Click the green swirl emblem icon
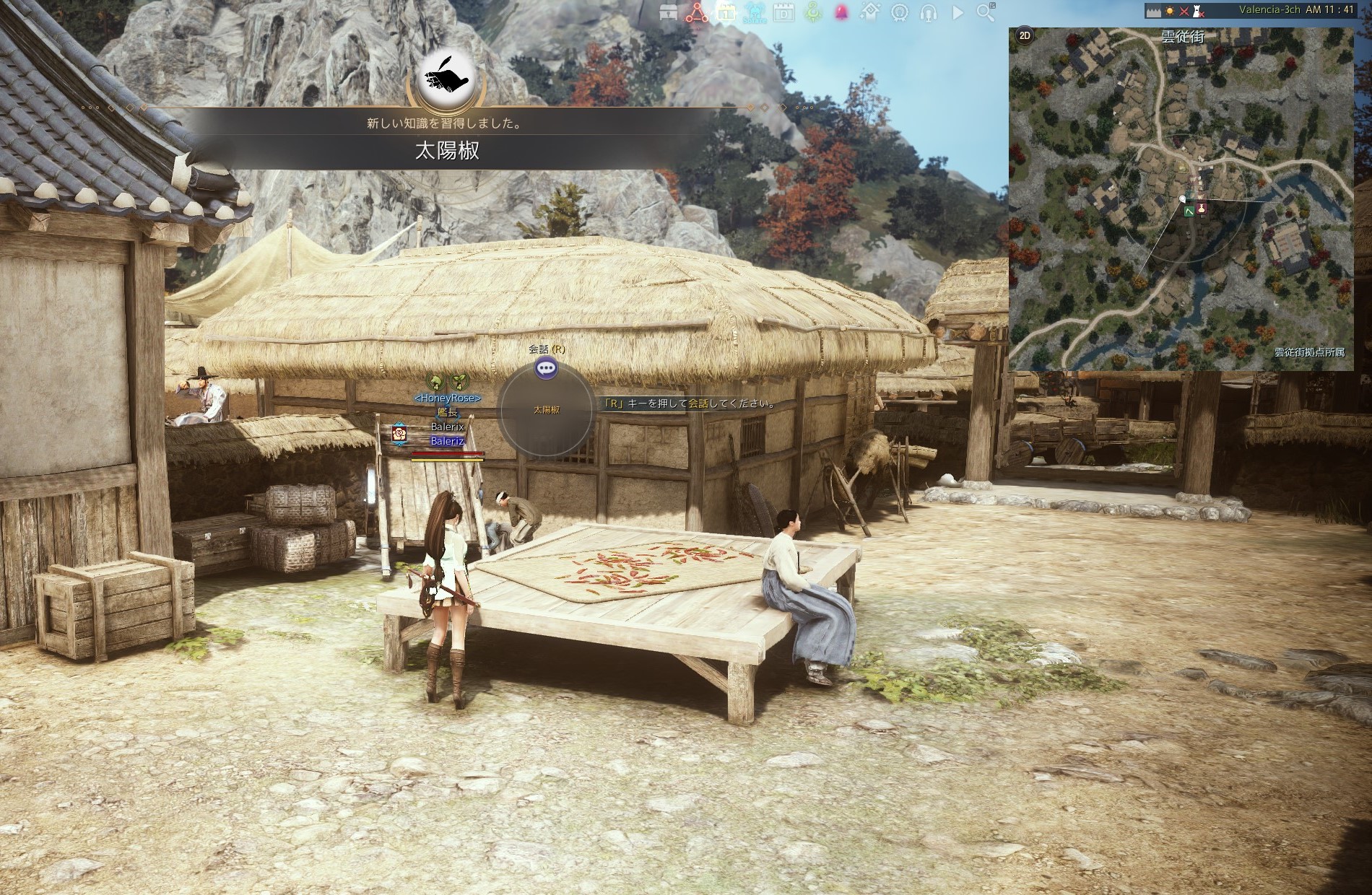 pos(813,12)
